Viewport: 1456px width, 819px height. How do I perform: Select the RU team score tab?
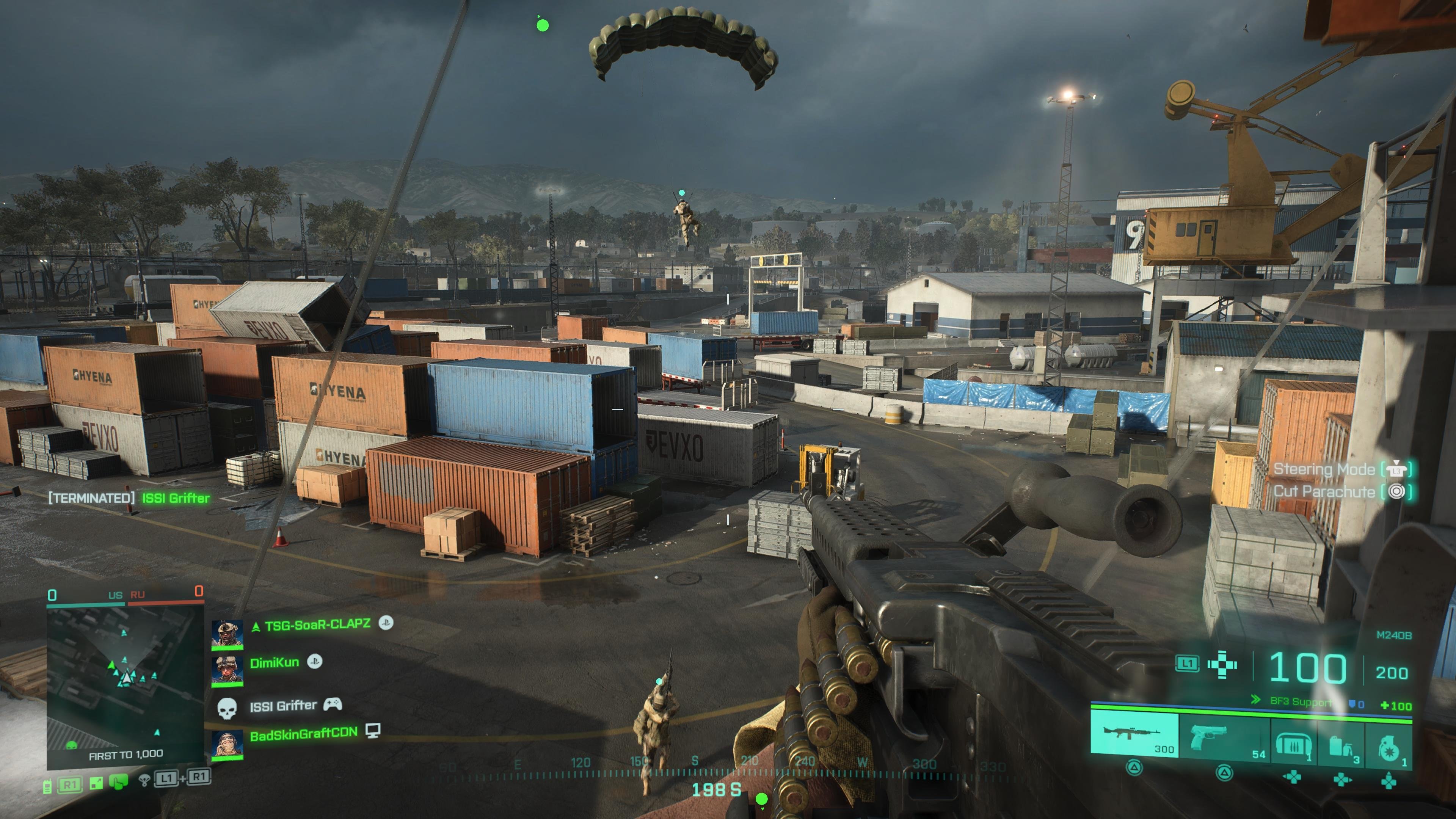coord(138,595)
